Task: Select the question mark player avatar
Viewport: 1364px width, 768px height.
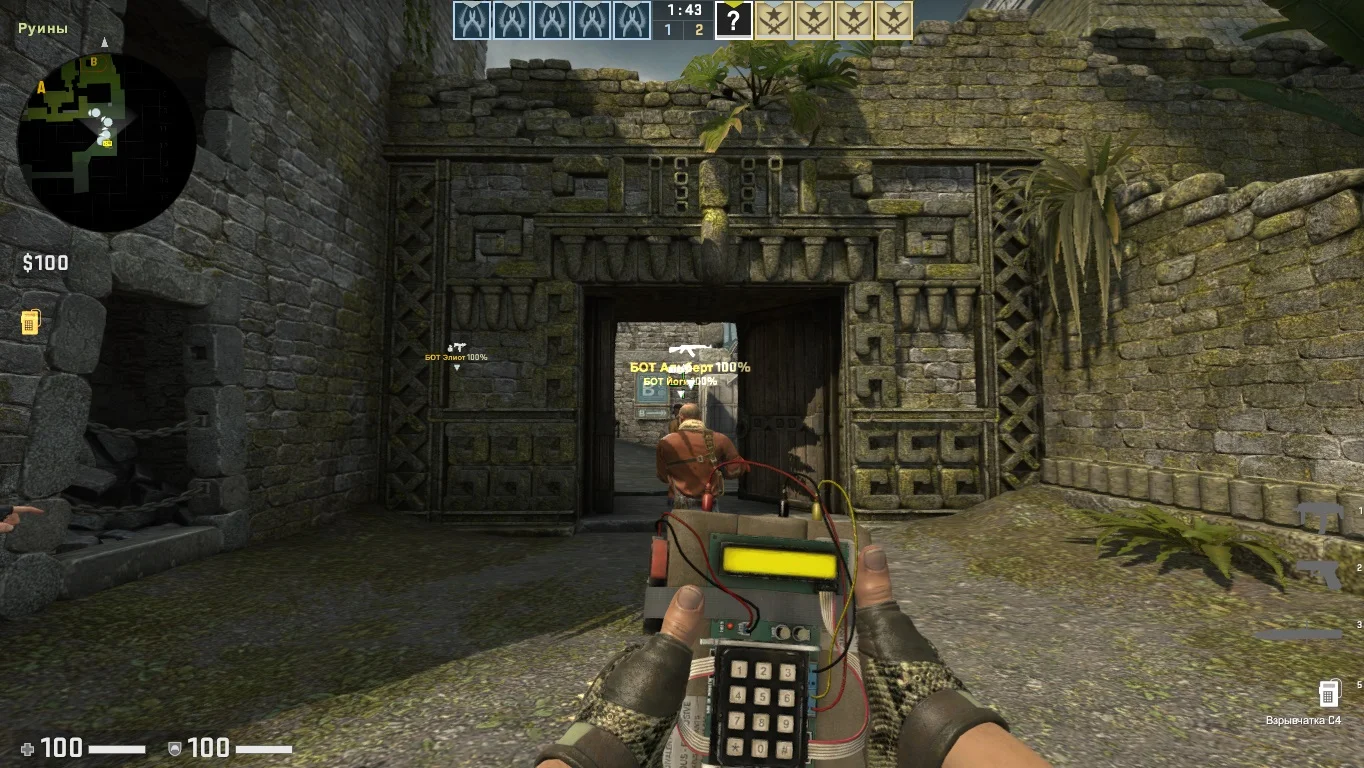Action: click(x=733, y=20)
